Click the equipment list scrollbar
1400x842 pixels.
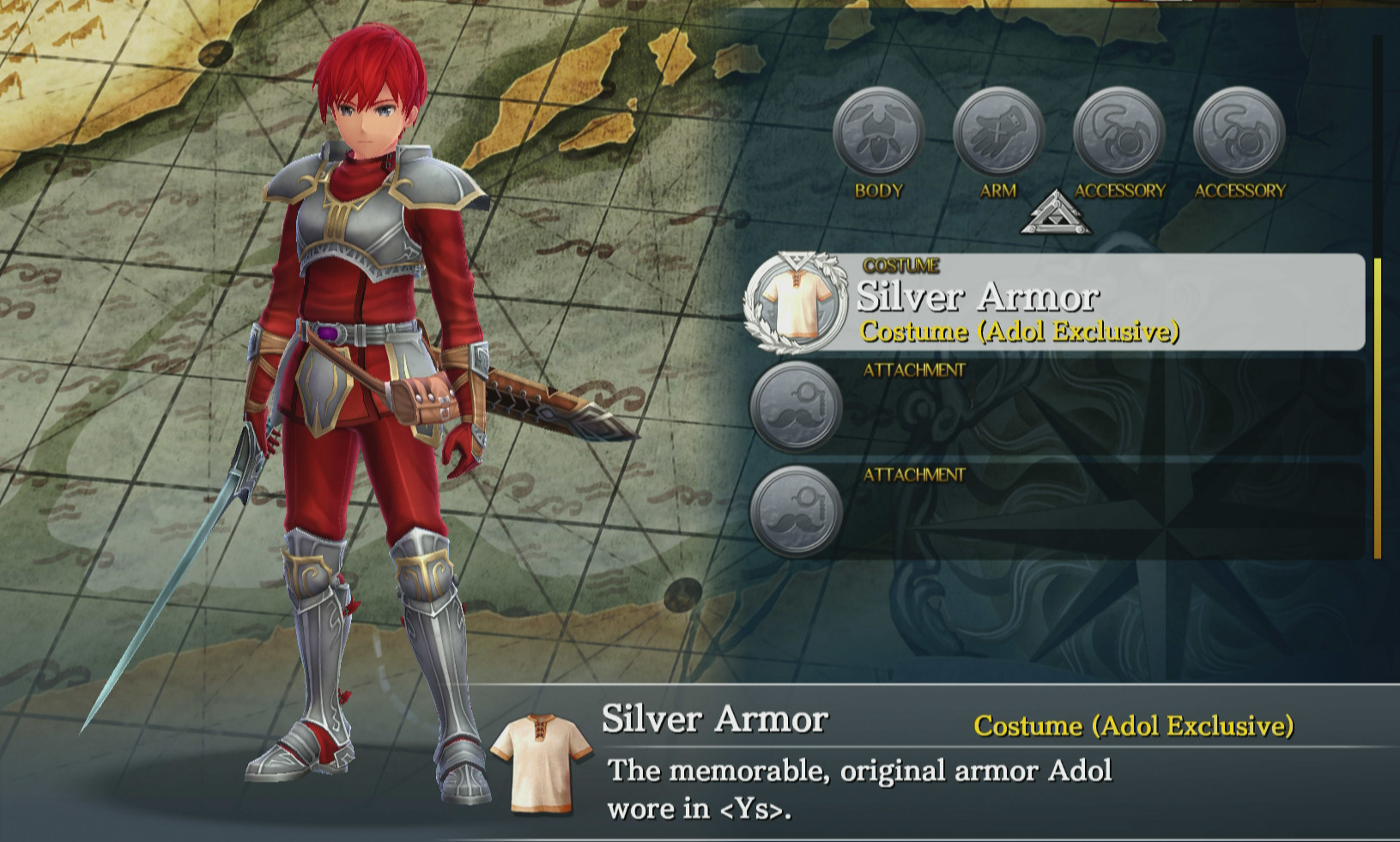point(1378,408)
